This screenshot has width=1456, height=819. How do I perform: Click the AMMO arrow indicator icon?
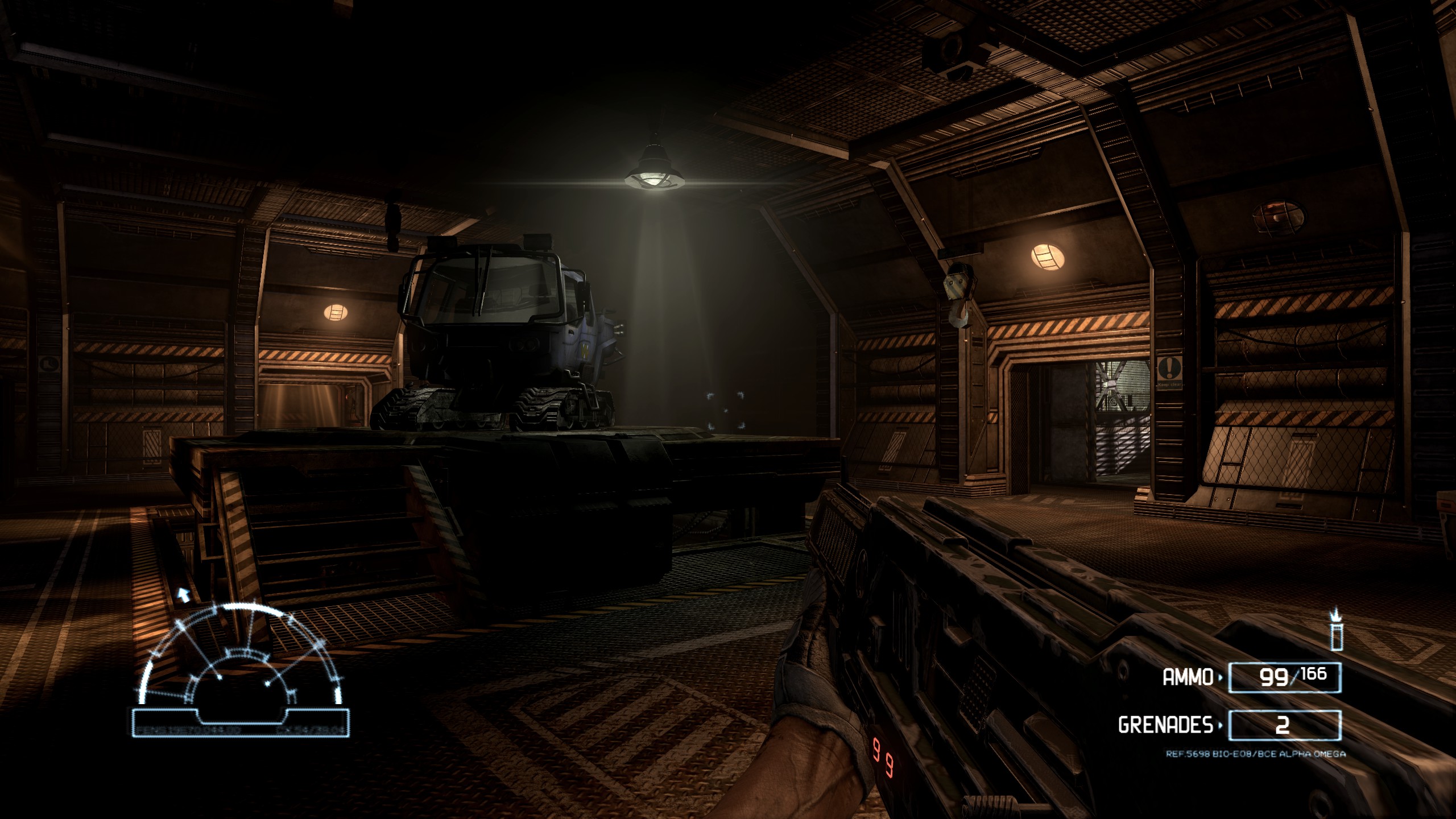pos(1220,678)
